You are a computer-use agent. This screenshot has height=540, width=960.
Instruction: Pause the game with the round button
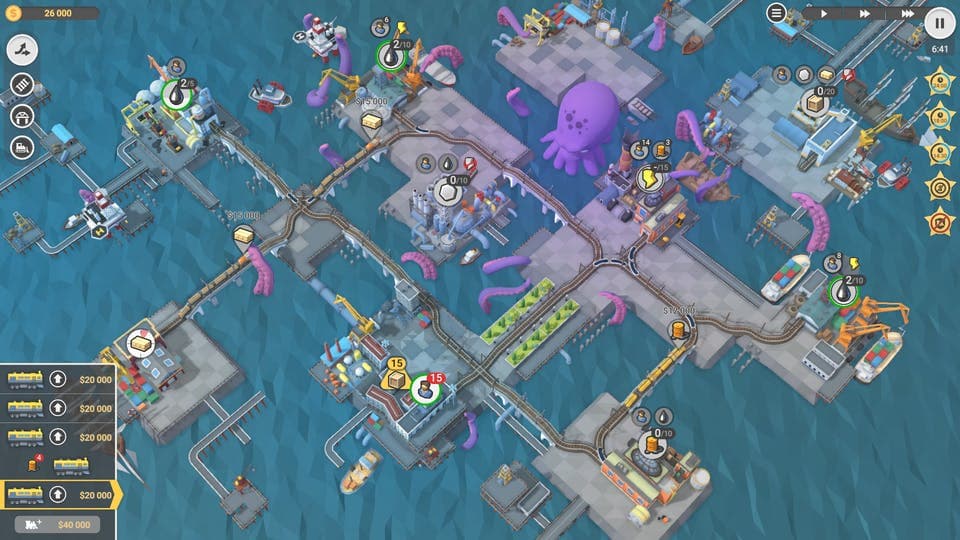[x=939, y=22]
